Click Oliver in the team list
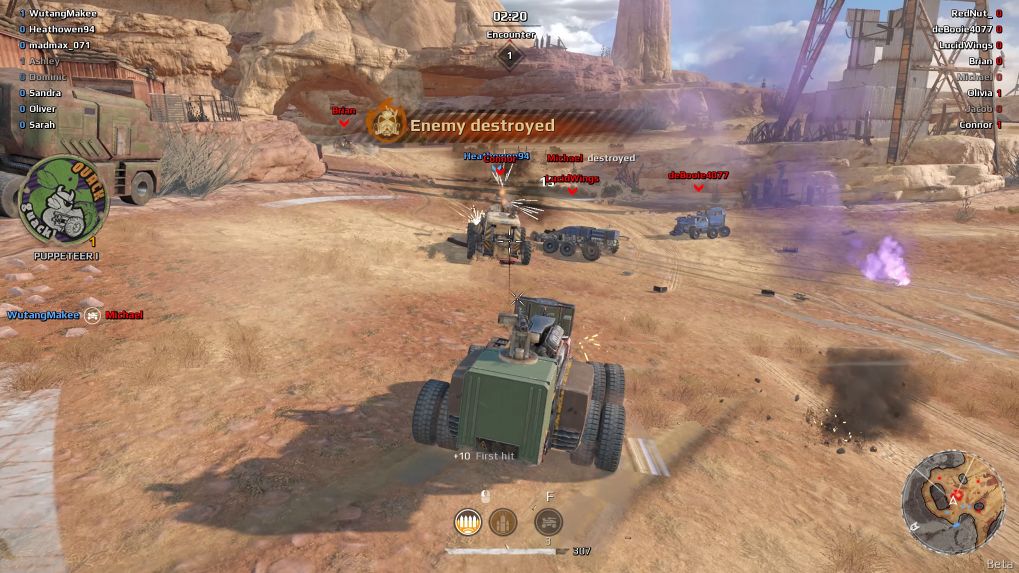1019x573 pixels. [x=43, y=109]
